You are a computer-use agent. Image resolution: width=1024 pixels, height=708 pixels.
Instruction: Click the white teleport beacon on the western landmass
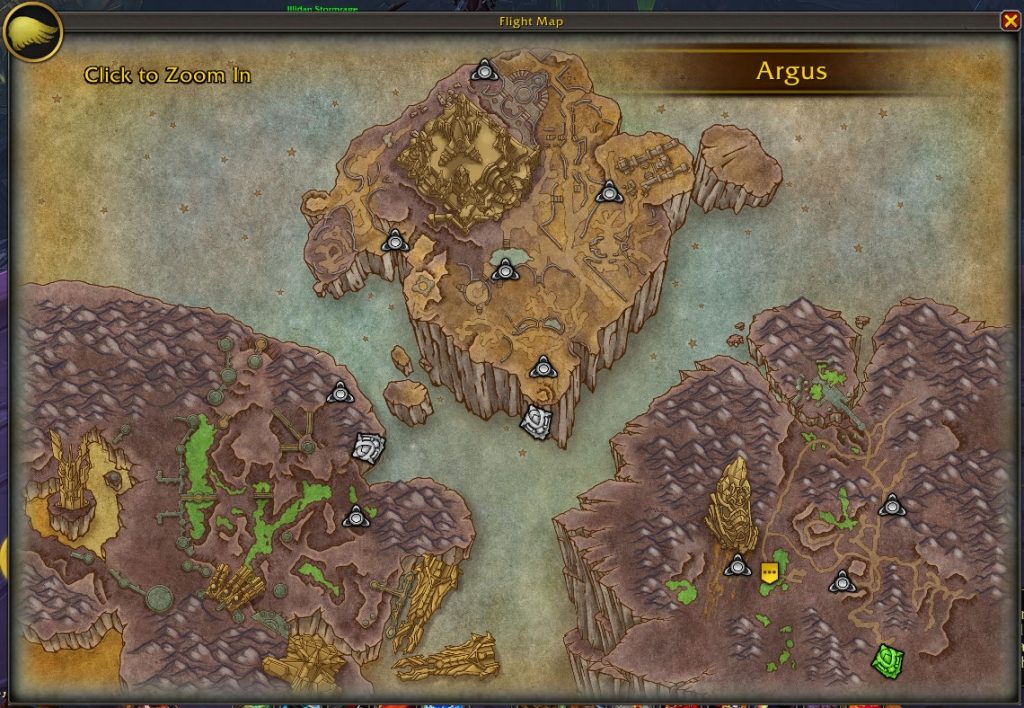coord(368,447)
